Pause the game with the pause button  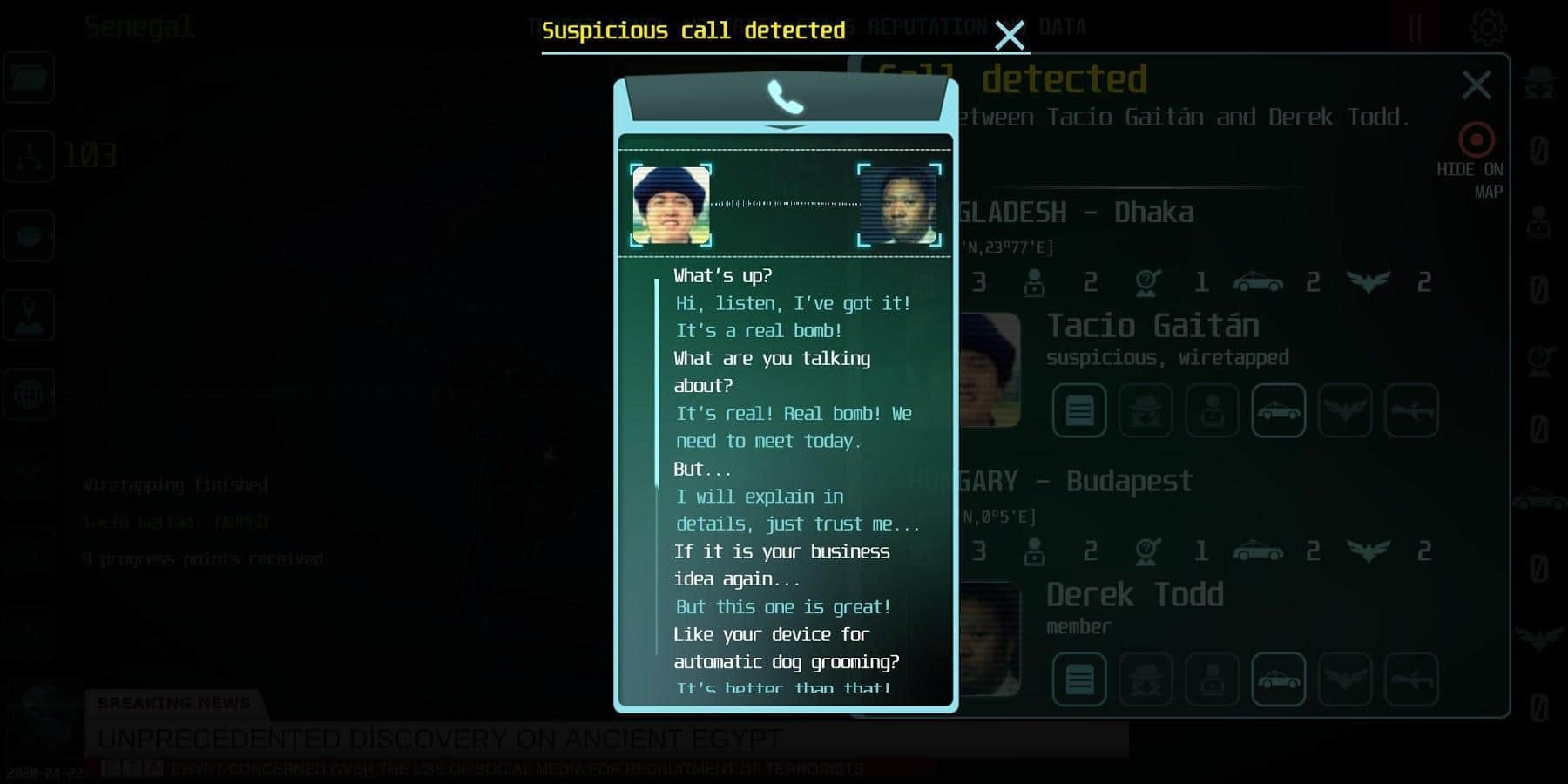point(1415,28)
